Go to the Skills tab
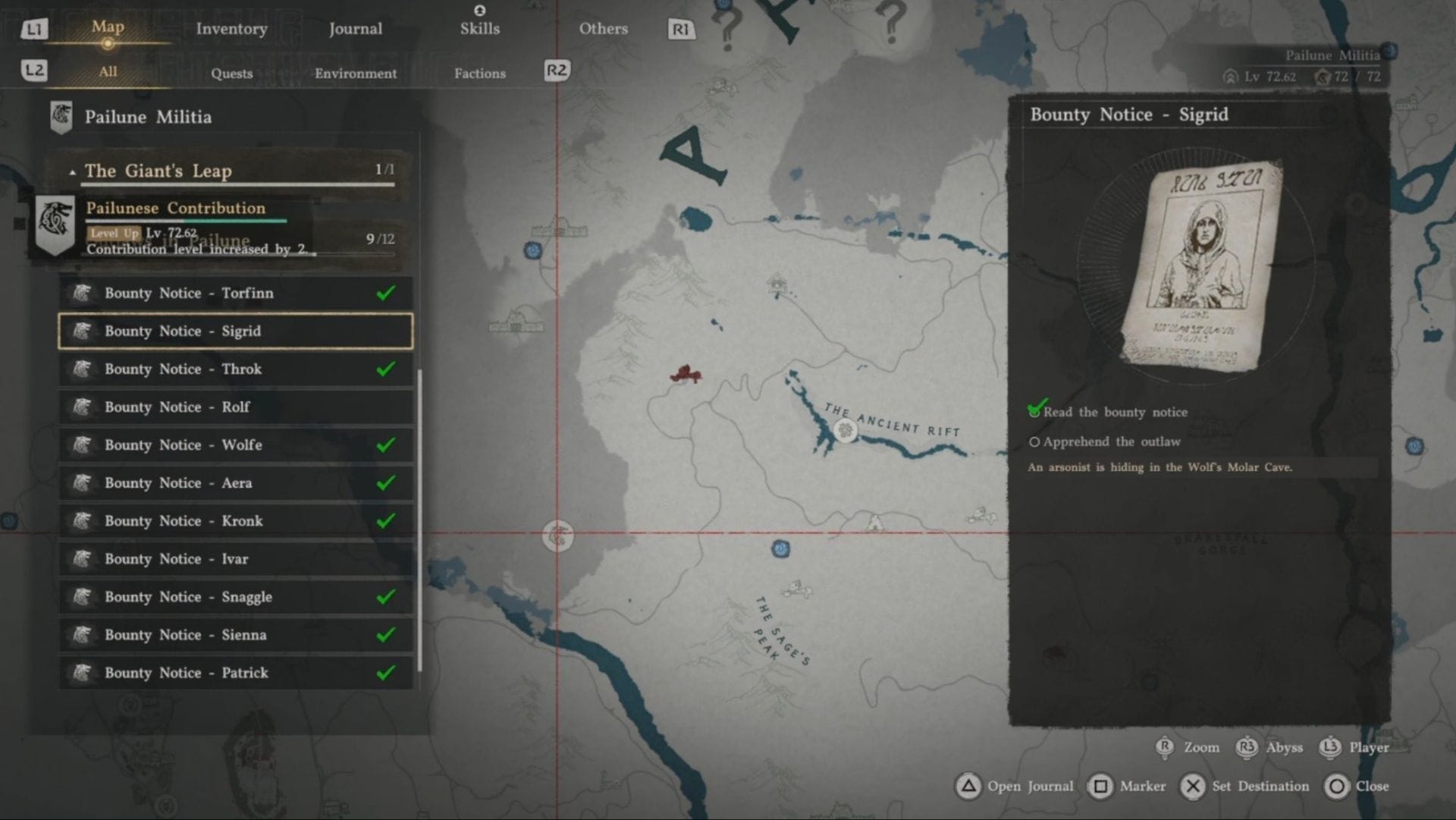The image size is (1456, 820). (x=479, y=29)
